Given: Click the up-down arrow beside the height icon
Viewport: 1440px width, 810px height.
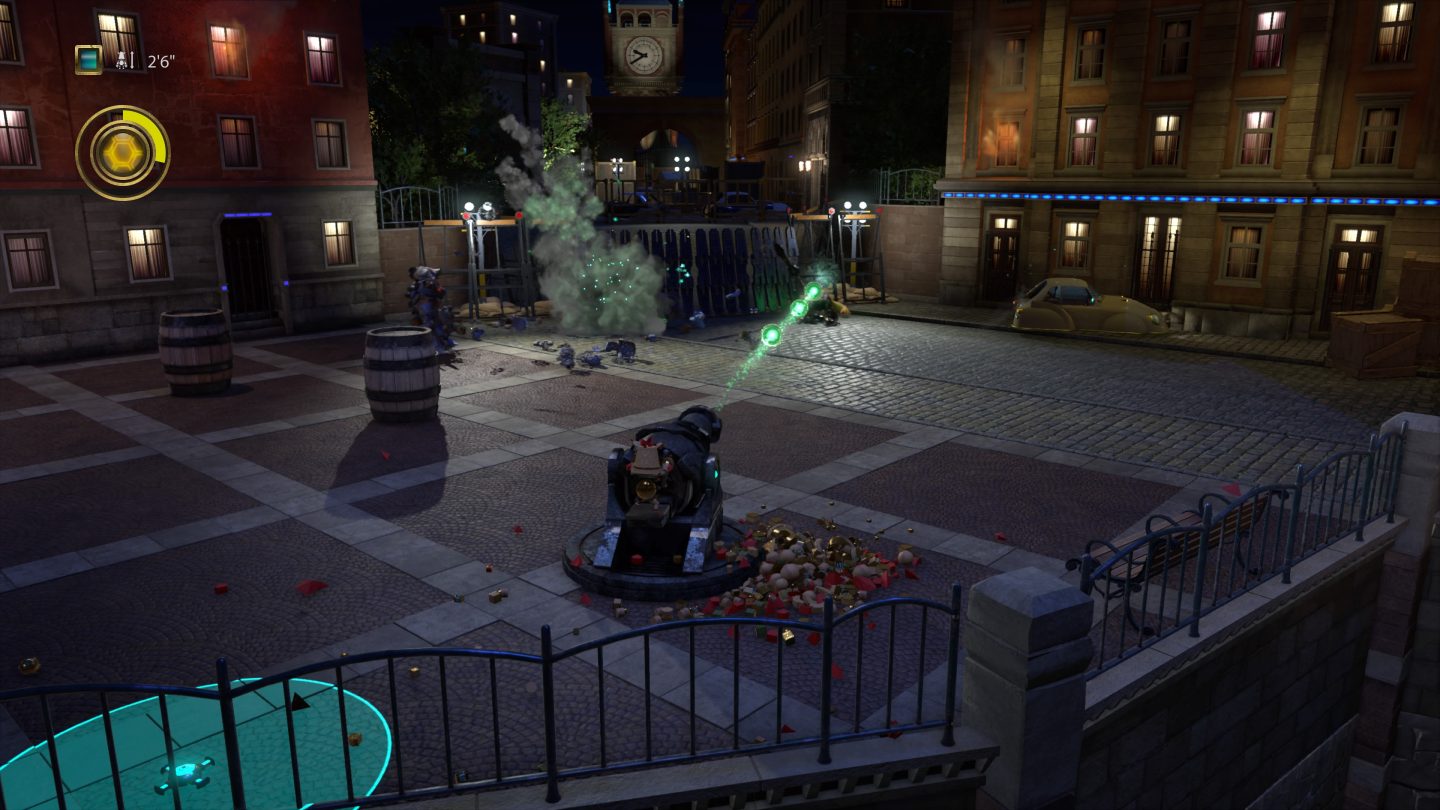Looking at the screenshot, I should click(131, 58).
